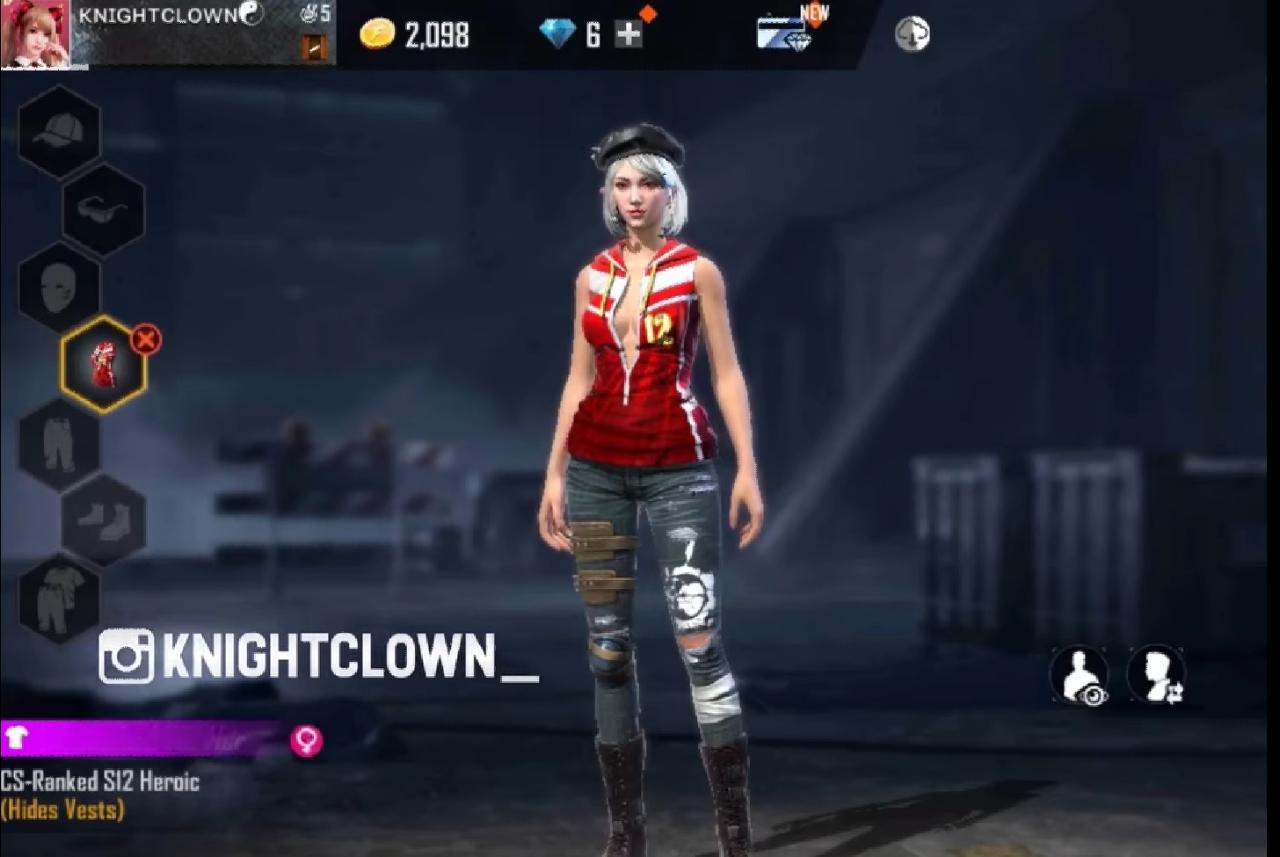Add diamonds with the plus button

tap(628, 35)
